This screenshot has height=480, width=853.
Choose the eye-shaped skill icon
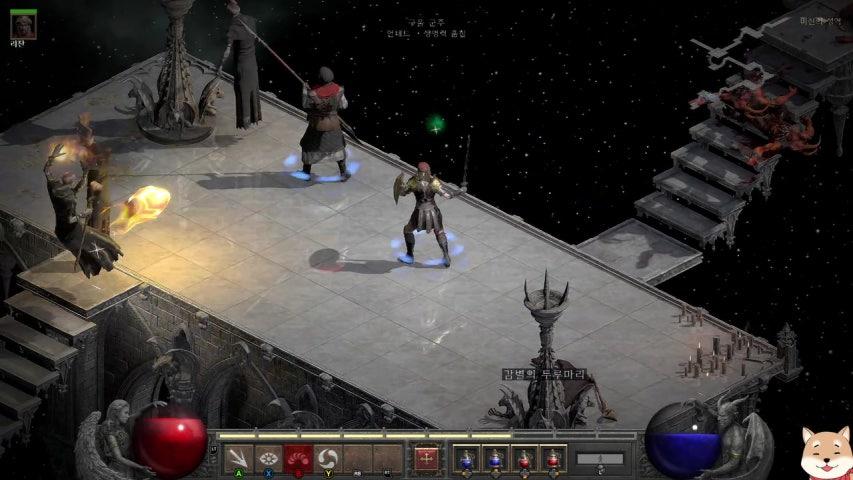coord(268,458)
